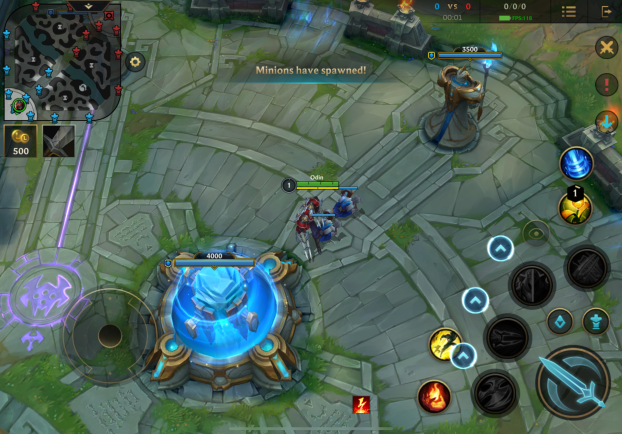
Task: Tap the minimap
Action: (x=62, y=60)
